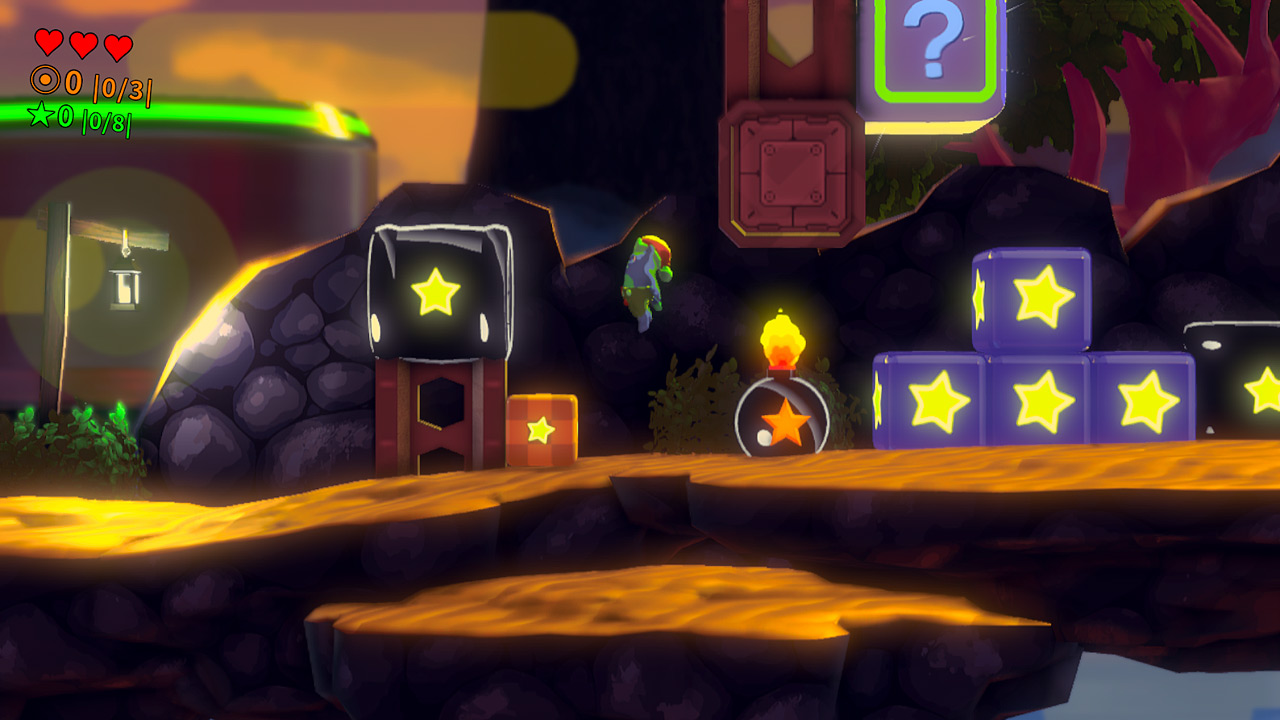Viewport: 1280px width, 720px height.
Task: Select the star on the black crate
Action: point(438,291)
